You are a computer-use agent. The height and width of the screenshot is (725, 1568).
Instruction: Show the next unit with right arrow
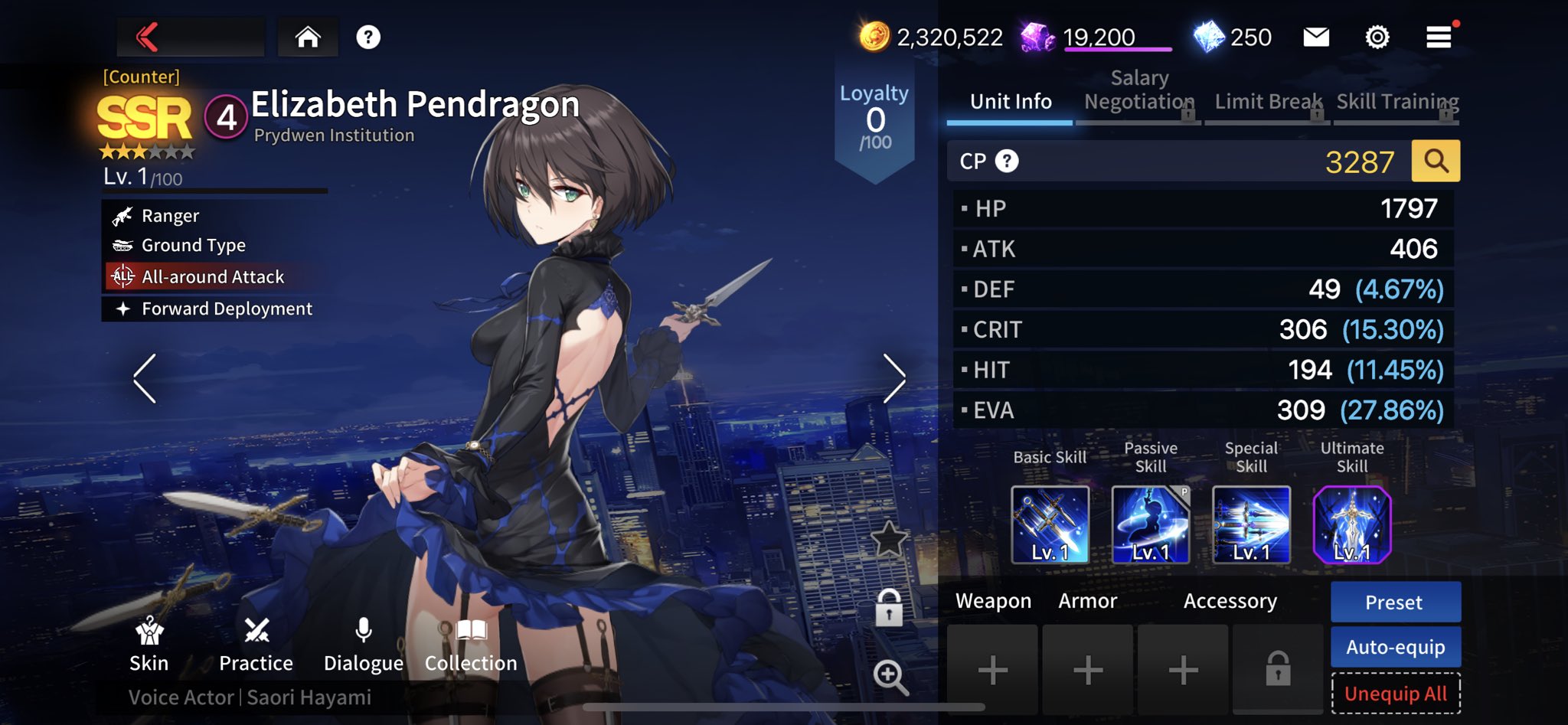click(893, 378)
